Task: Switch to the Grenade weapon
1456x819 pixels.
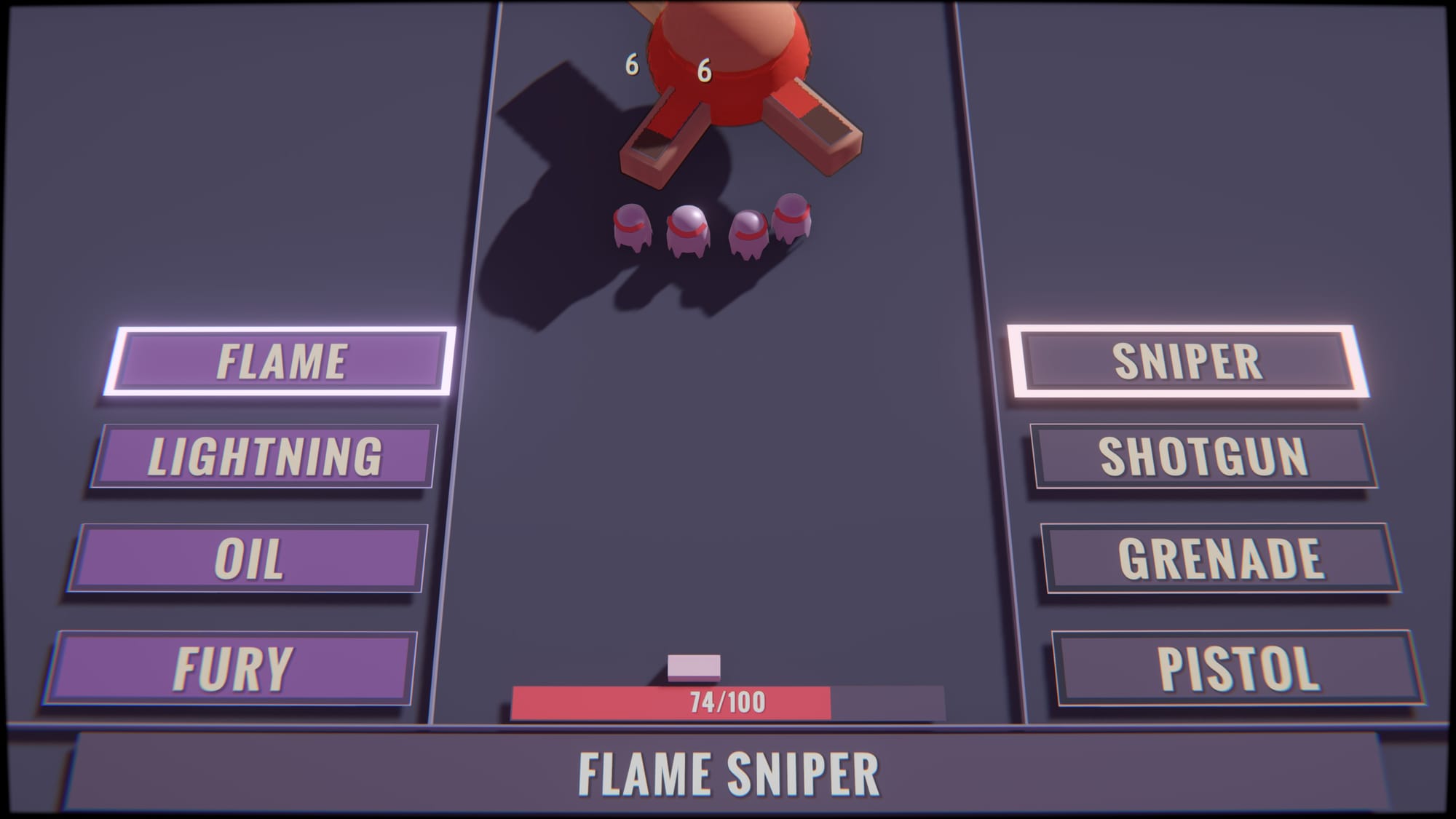Action: pos(1221,558)
